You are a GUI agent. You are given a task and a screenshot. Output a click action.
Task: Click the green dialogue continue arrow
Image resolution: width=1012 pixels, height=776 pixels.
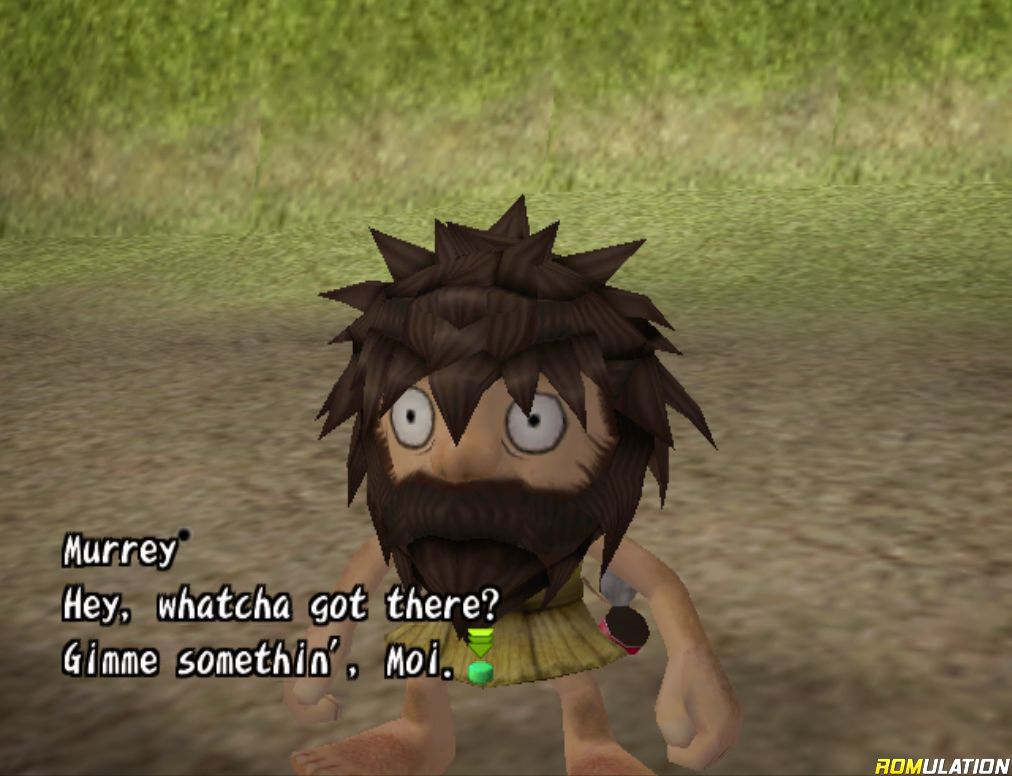point(480,655)
